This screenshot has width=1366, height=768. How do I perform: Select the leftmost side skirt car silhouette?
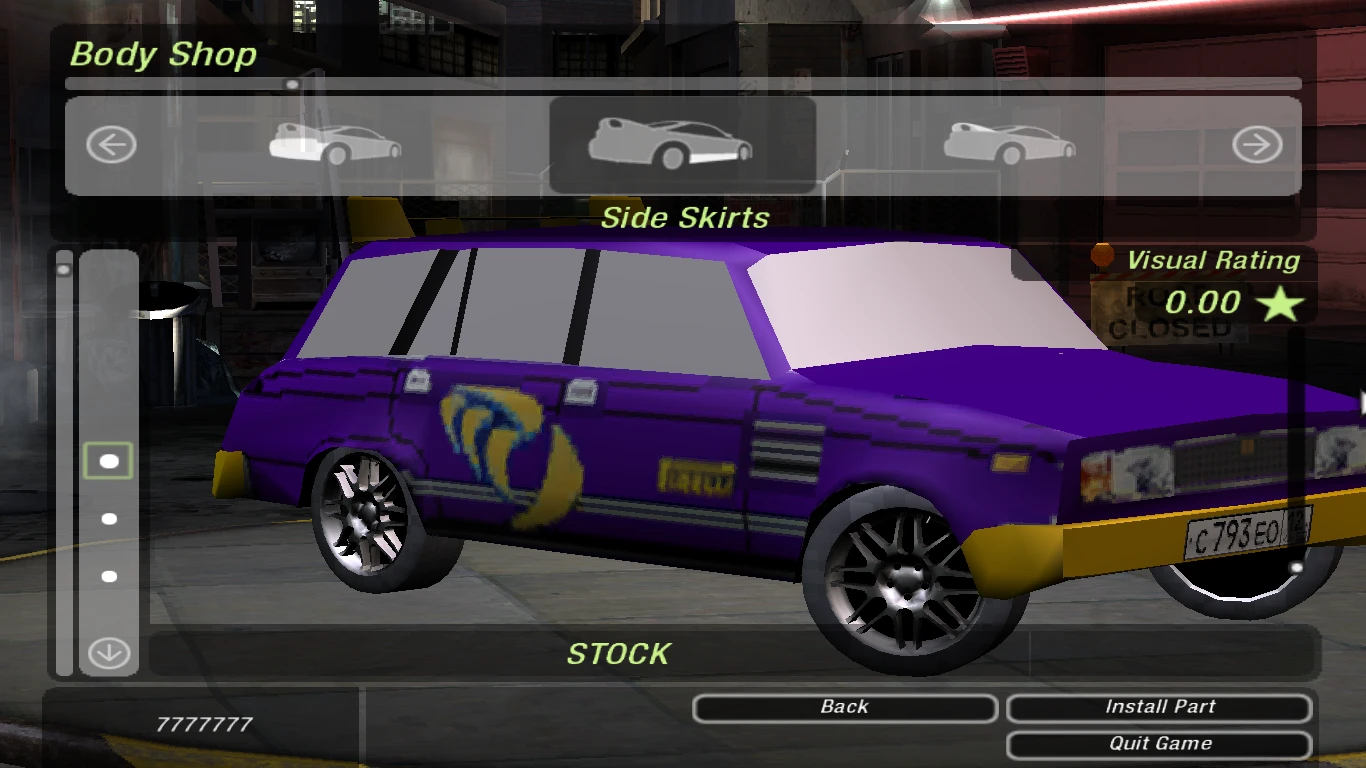pyautogui.click(x=334, y=145)
